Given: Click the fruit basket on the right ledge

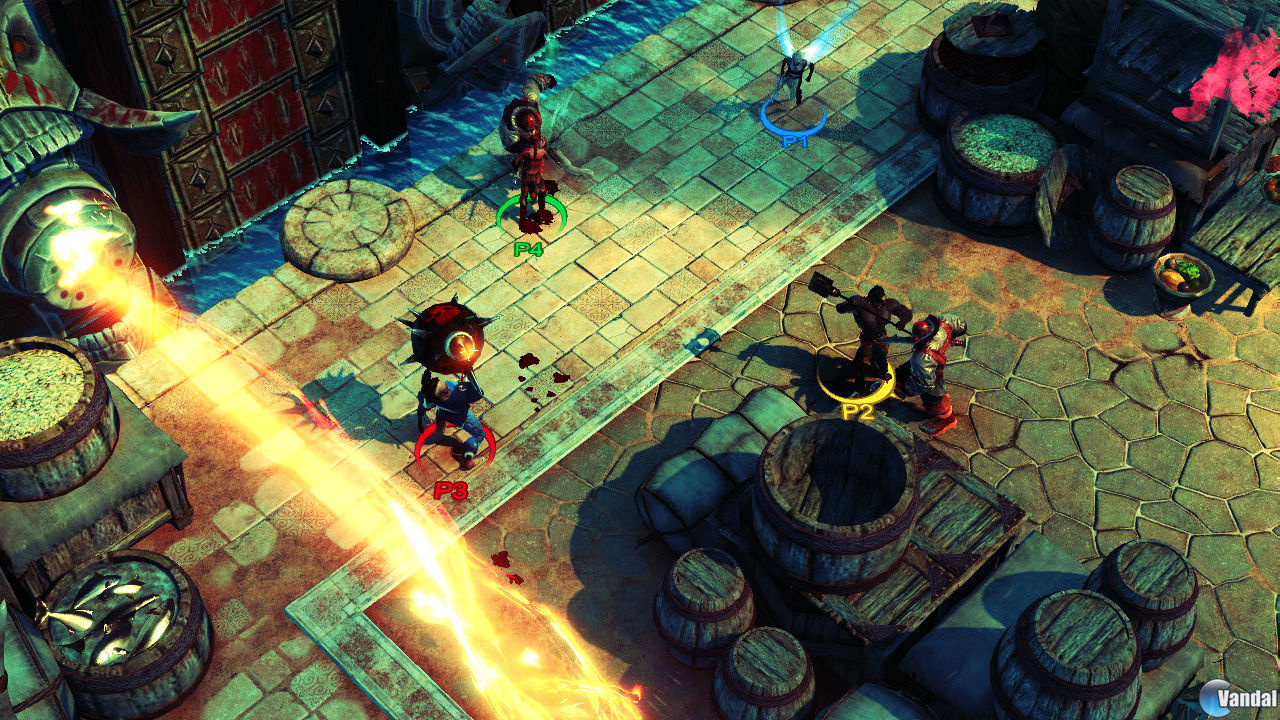Looking at the screenshot, I should pyautogui.click(x=1183, y=275).
